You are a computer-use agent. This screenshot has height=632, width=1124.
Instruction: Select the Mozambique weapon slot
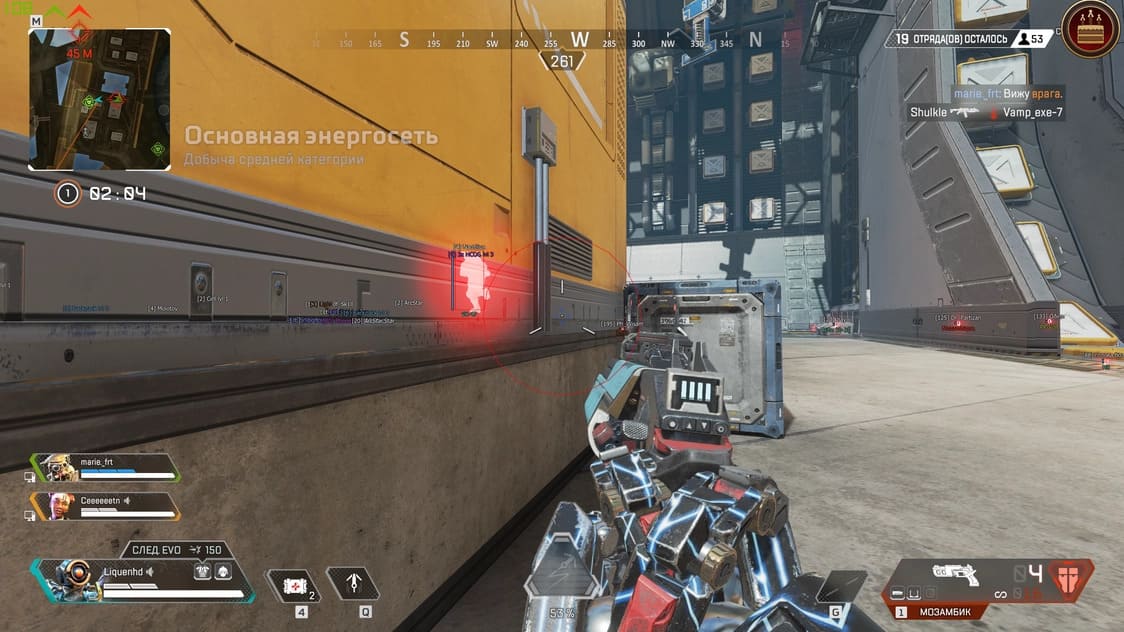tap(956, 579)
